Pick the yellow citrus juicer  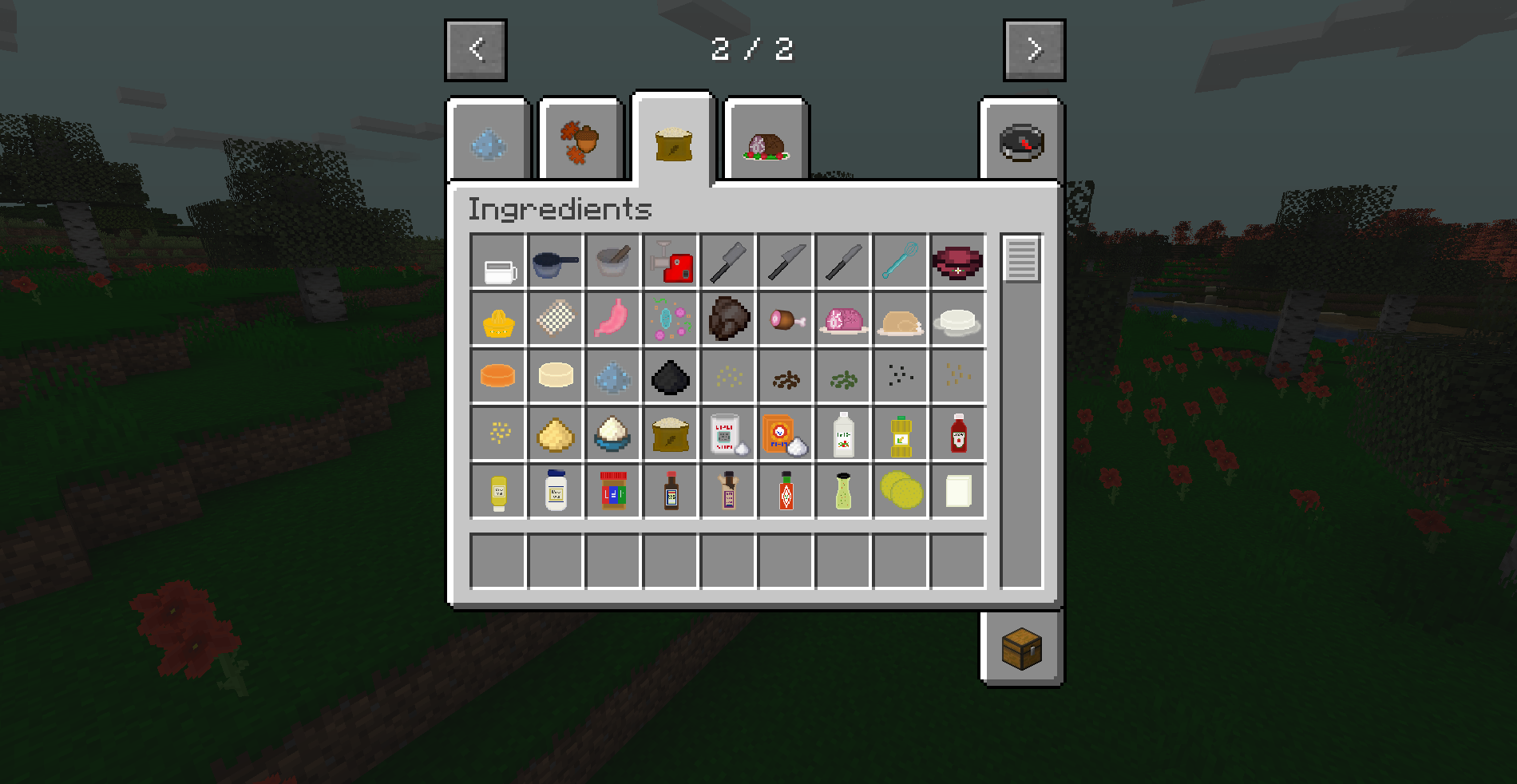tap(498, 319)
